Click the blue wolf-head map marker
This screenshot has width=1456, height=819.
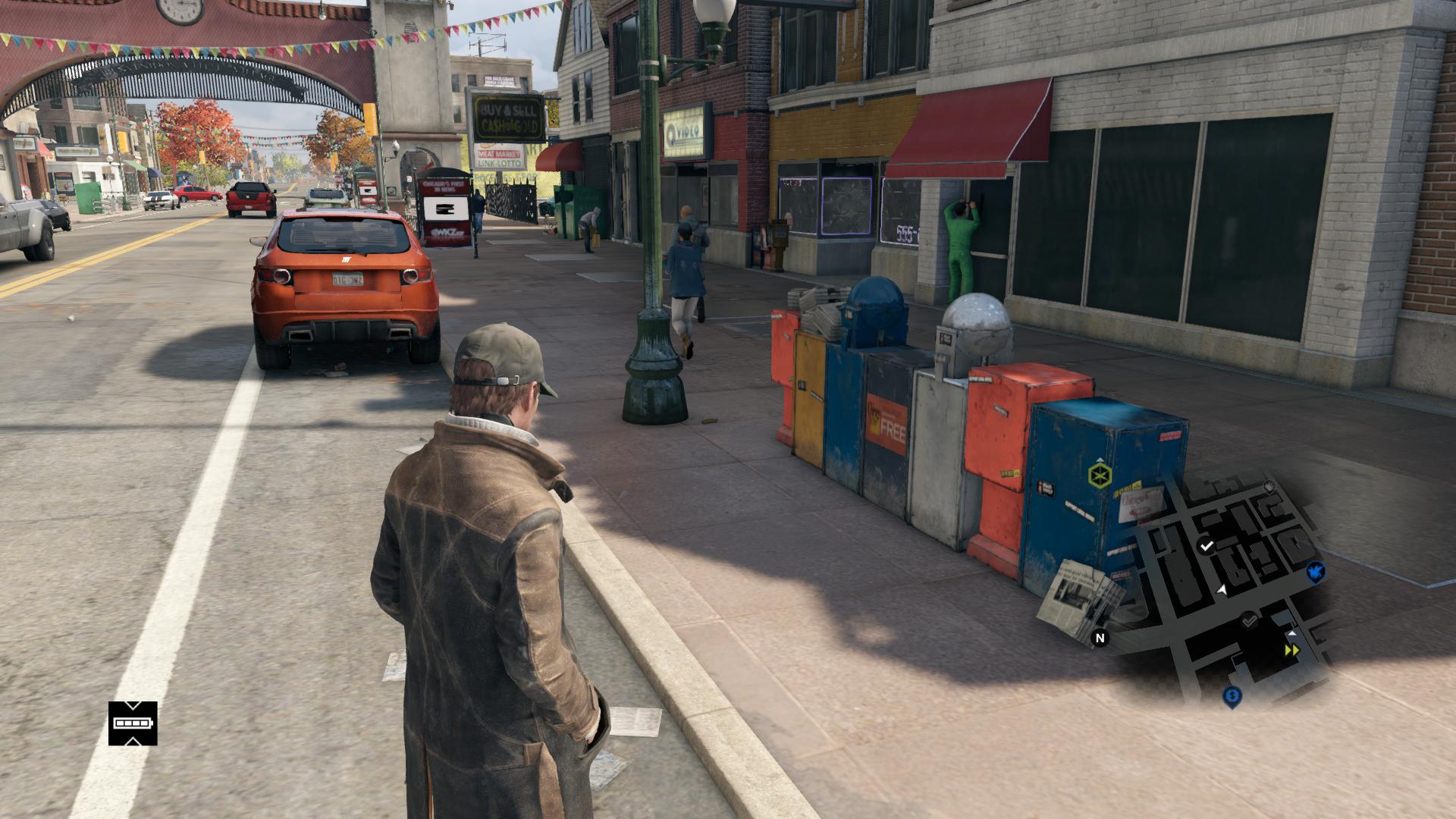1316,571
